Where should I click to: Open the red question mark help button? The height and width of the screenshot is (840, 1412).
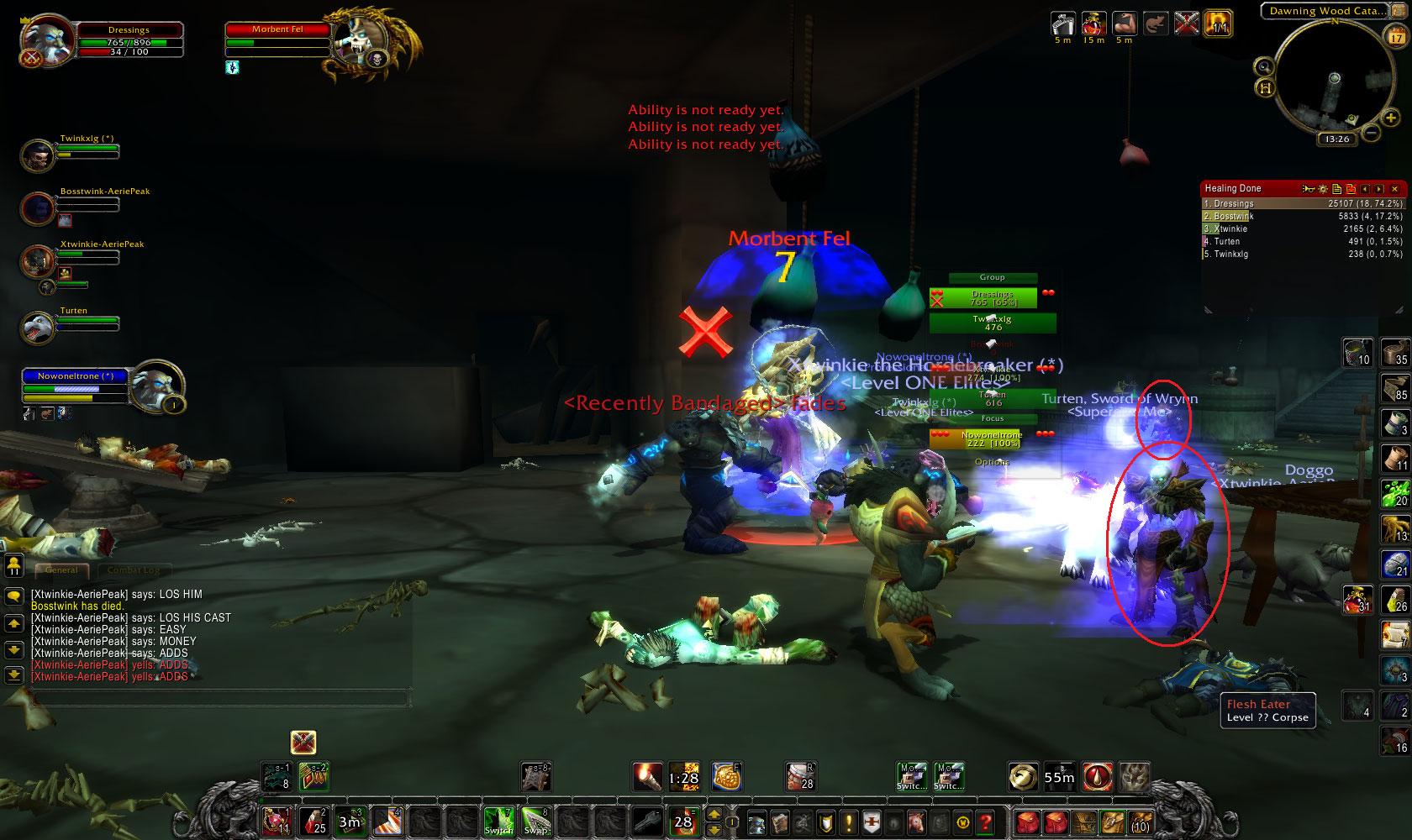pyautogui.click(x=986, y=822)
